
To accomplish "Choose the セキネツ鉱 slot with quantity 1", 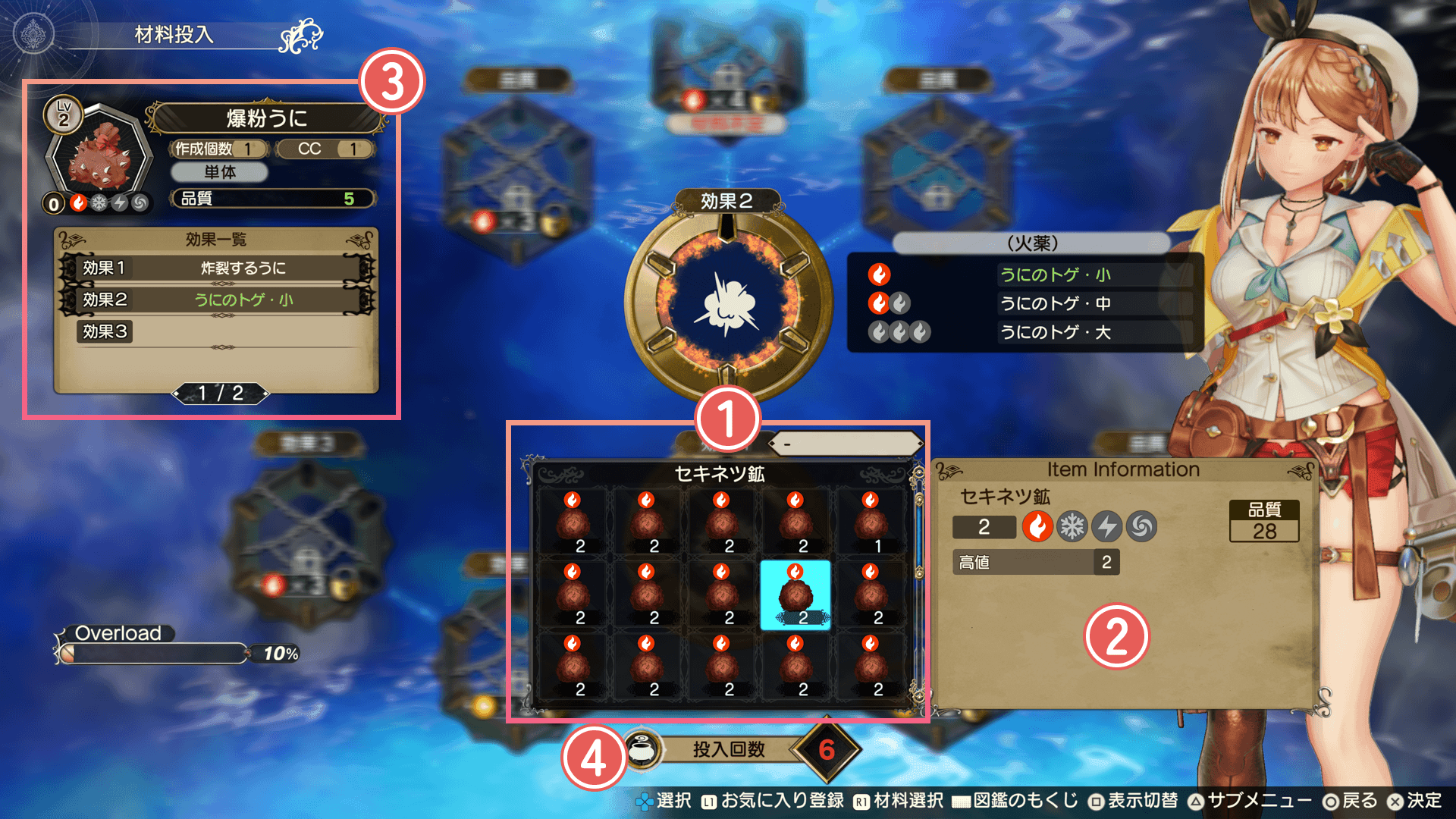I will tap(870, 522).
